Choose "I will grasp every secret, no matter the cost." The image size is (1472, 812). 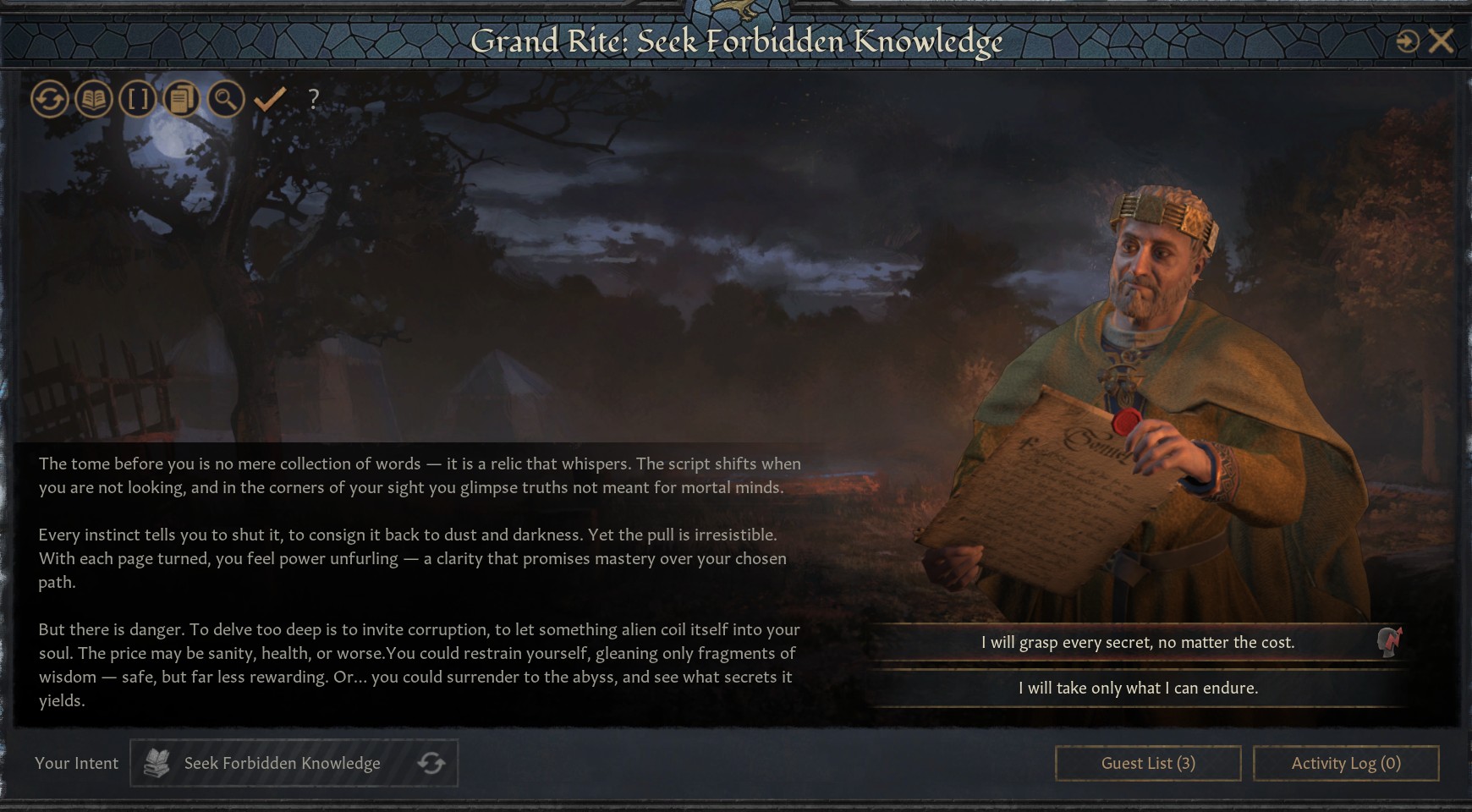point(1137,643)
